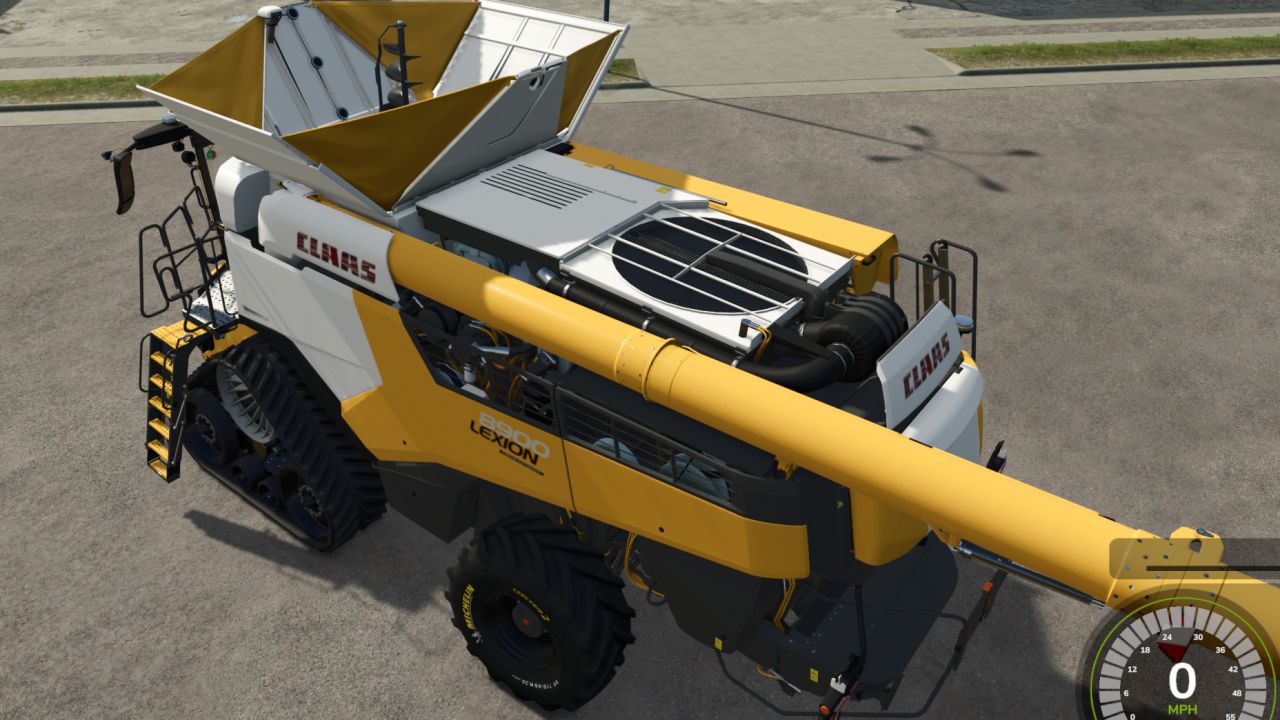Click the yellow side steps on the left
The height and width of the screenshot is (720, 1280).
(x=160, y=400)
